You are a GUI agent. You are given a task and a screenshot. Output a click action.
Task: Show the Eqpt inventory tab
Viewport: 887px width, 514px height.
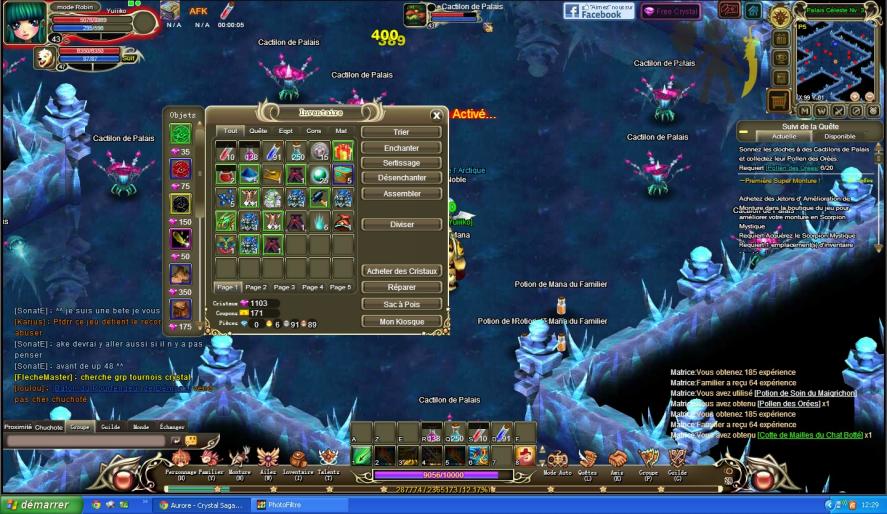click(286, 131)
